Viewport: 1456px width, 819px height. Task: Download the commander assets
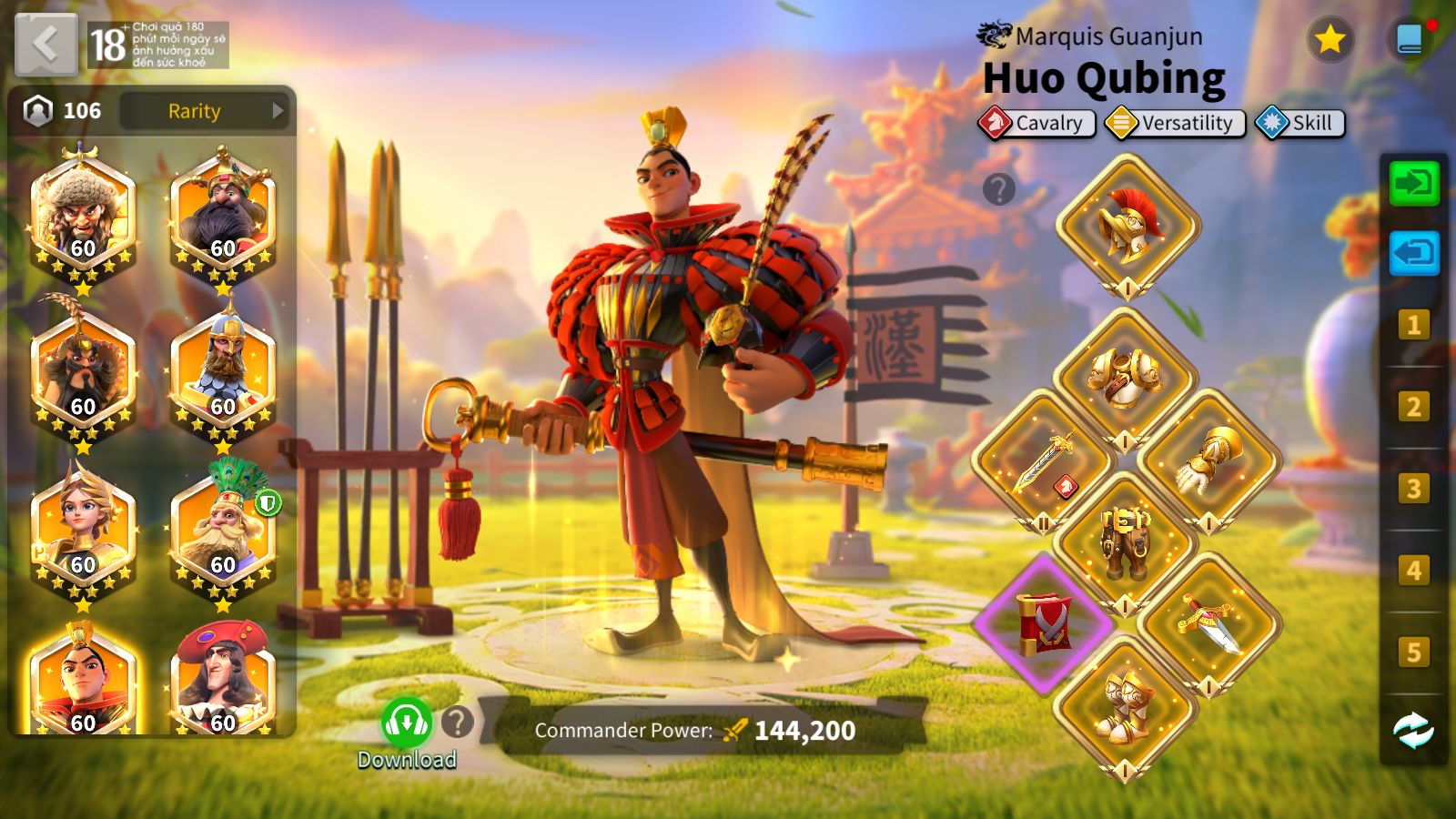pyautogui.click(x=406, y=724)
